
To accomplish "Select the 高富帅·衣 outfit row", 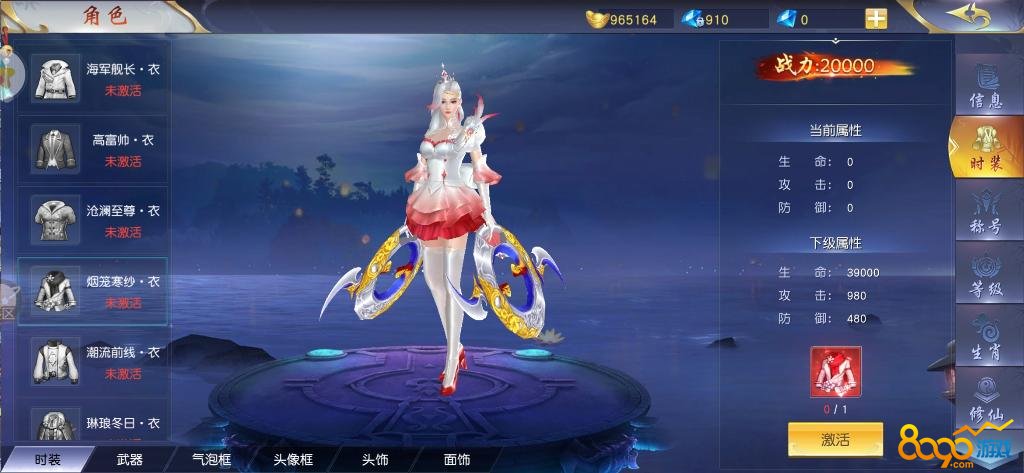I will point(93,150).
